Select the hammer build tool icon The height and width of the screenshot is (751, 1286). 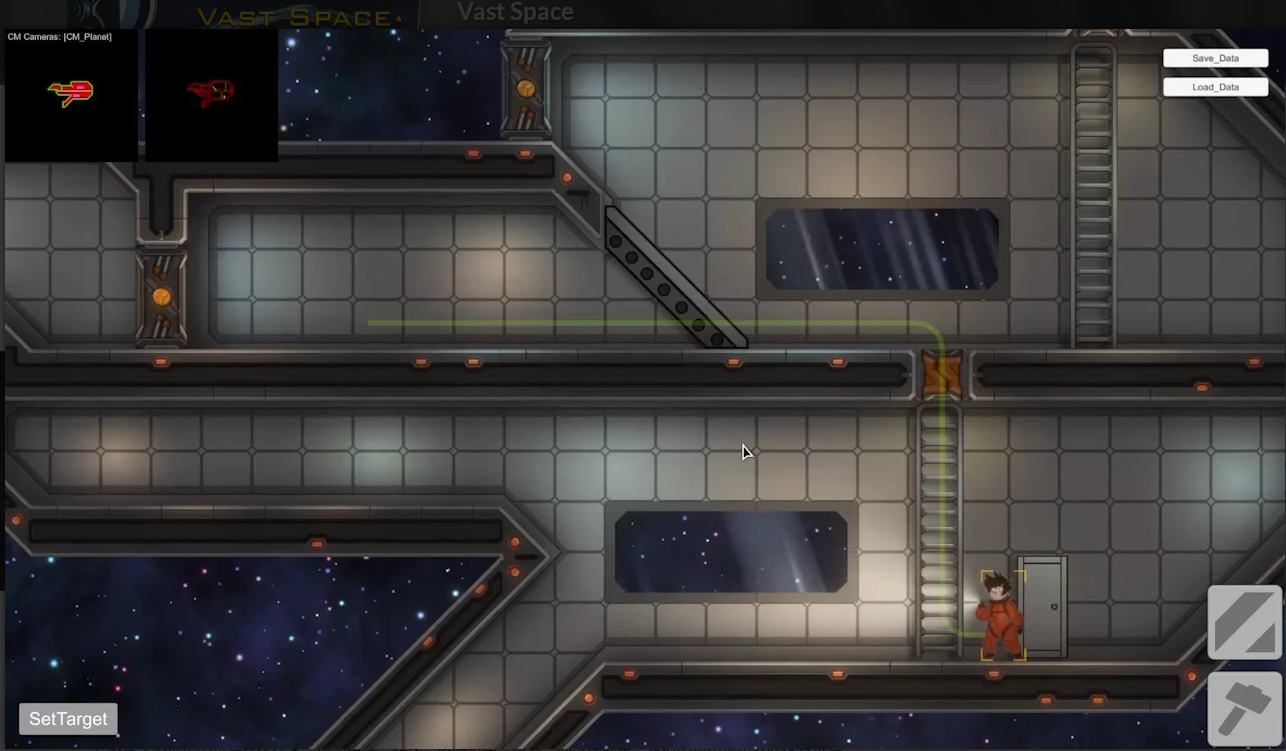pyautogui.click(x=1245, y=709)
